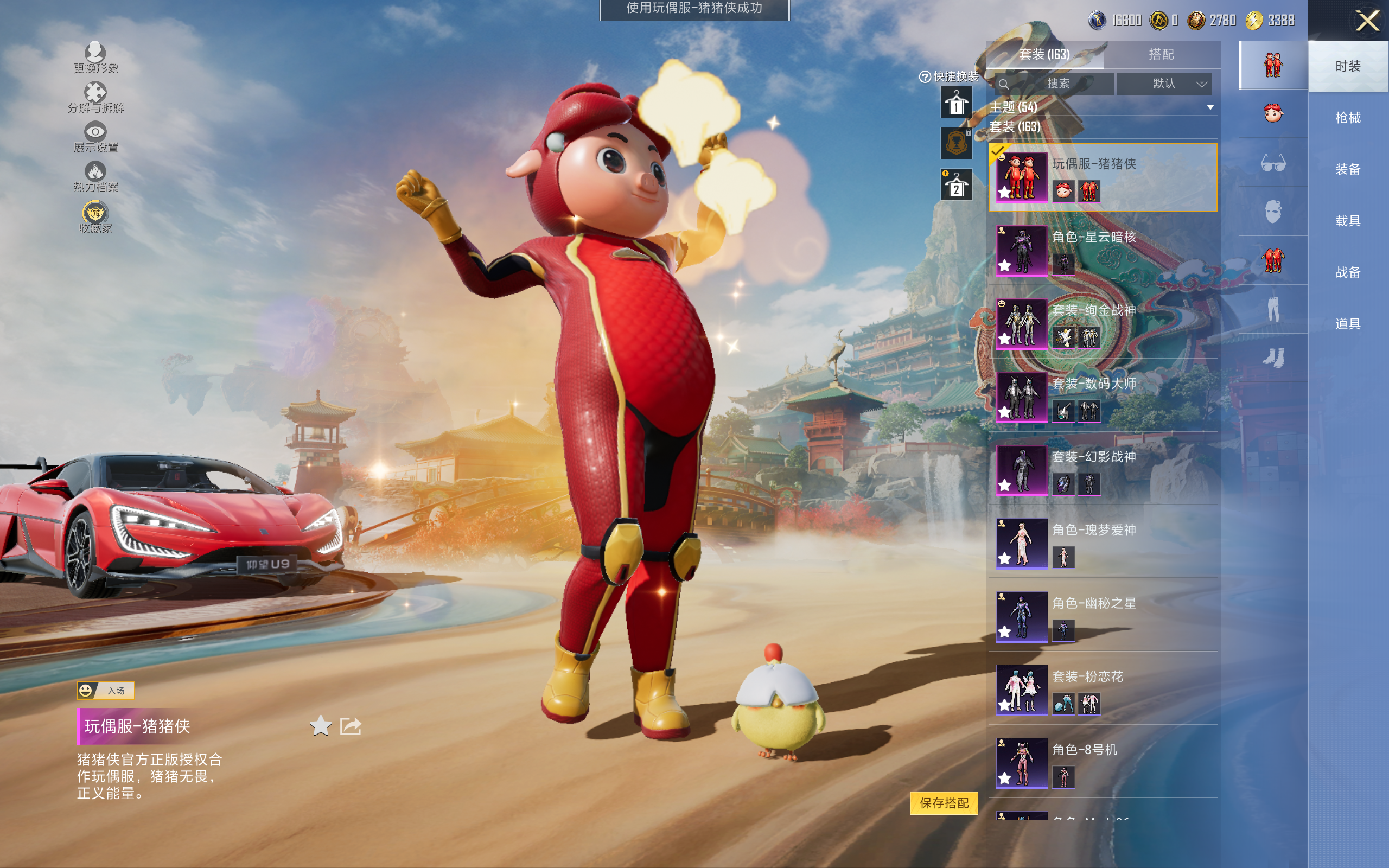The height and width of the screenshot is (868, 1389).
Task: Switch to the 搭配 tab
Action: pyautogui.click(x=1161, y=55)
